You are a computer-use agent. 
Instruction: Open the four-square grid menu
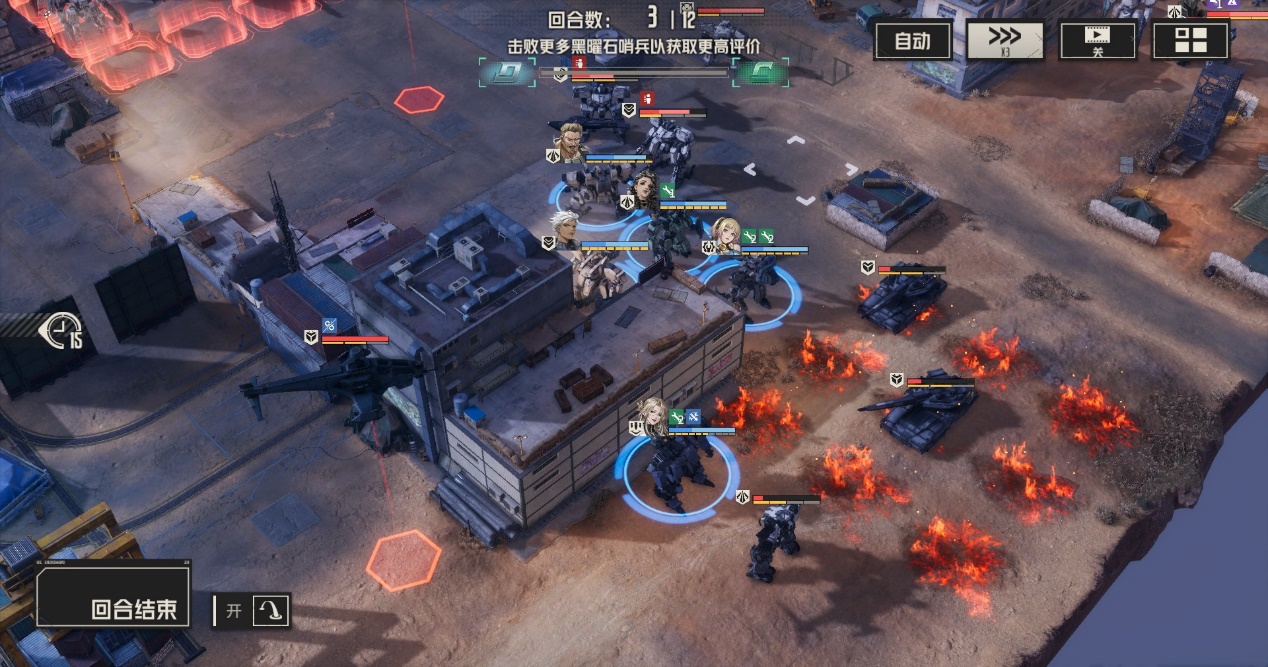tap(1190, 41)
